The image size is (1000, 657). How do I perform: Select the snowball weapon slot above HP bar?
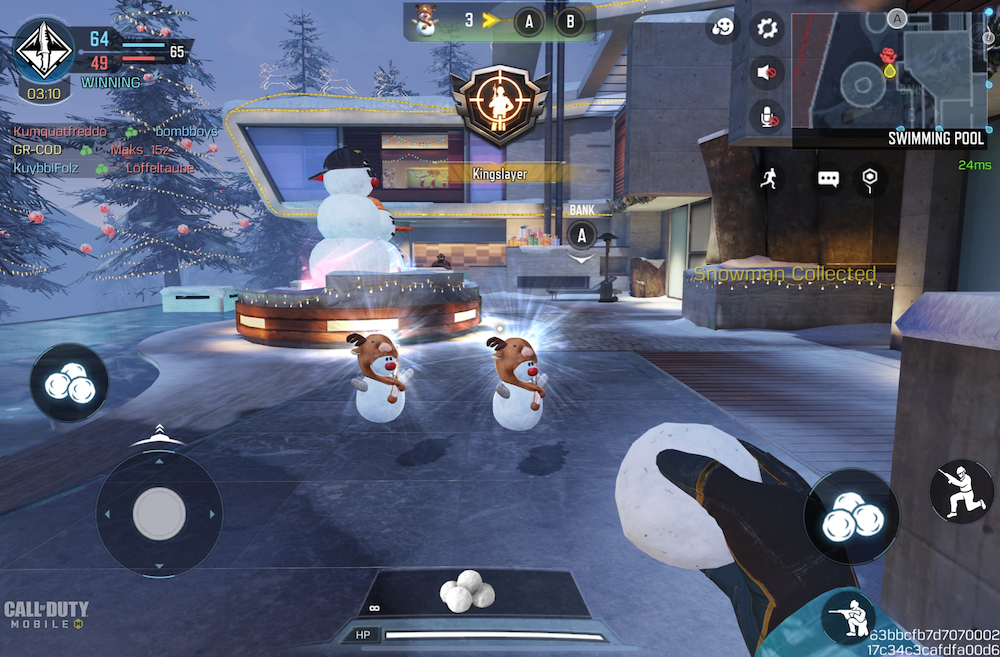pyautogui.click(x=466, y=593)
